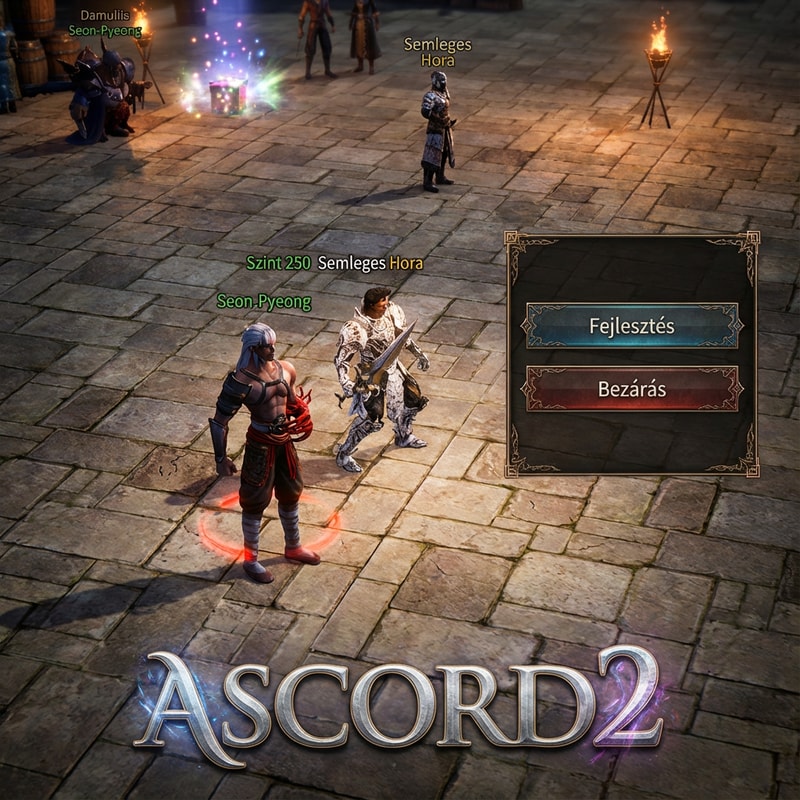Click the red Bezárás button
The width and height of the screenshot is (800, 800).
click(631, 388)
